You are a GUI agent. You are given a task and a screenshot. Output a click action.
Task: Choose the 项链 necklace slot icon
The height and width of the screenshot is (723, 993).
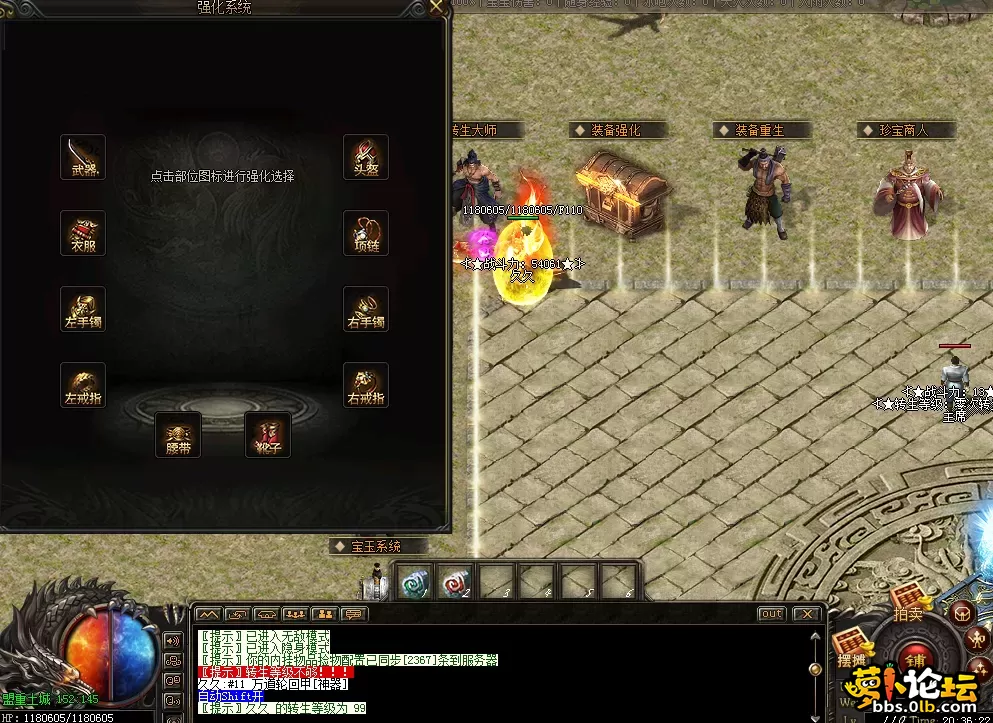click(366, 233)
